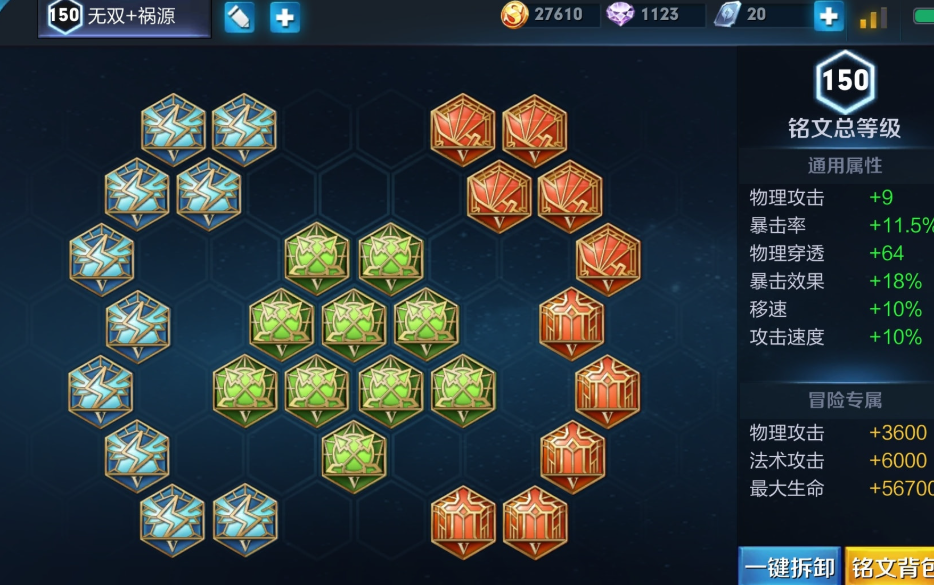Tap 一键拆卸 to remove all runes

[790, 568]
